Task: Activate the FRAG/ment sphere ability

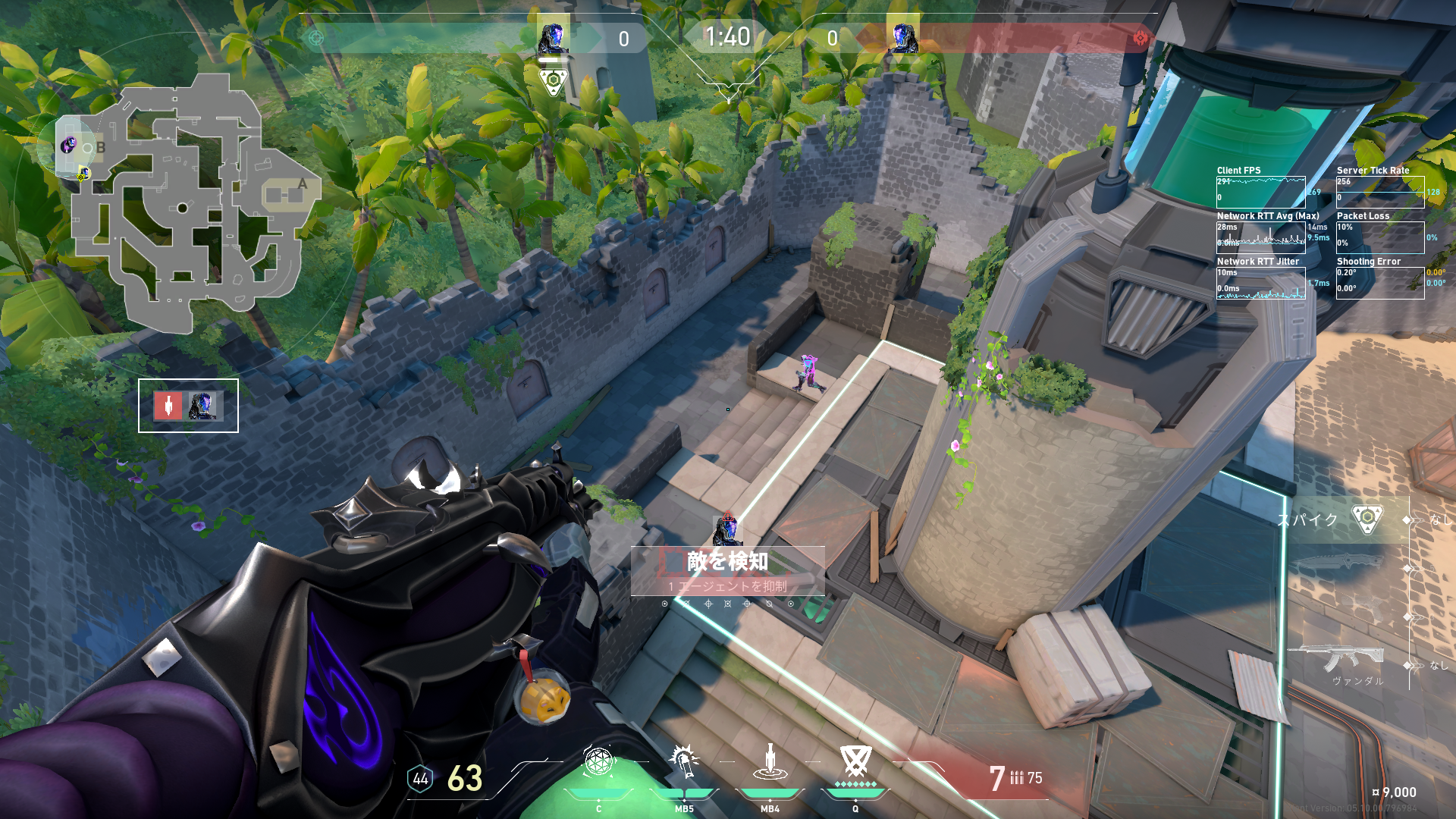Action: 598,762
